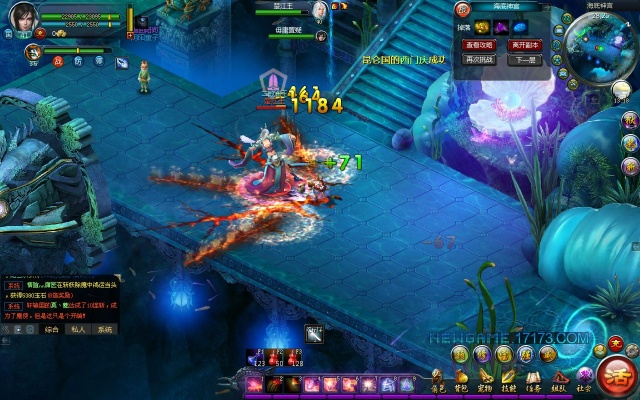640x400 pixels.
Task: Open the 社会 social menu
Action: point(584,381)
